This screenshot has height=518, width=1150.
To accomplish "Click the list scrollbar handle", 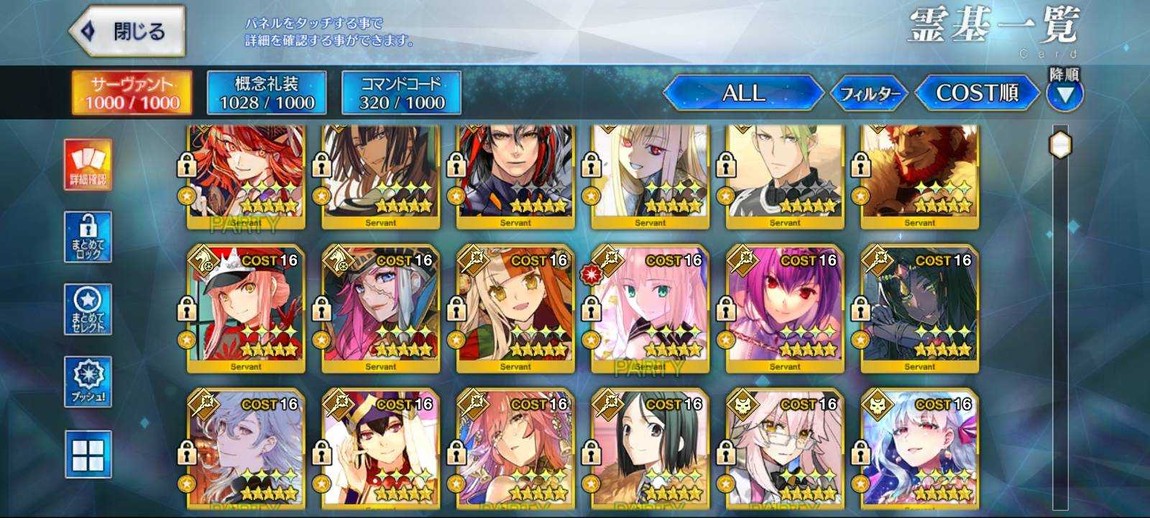I will coord(1060,146).
